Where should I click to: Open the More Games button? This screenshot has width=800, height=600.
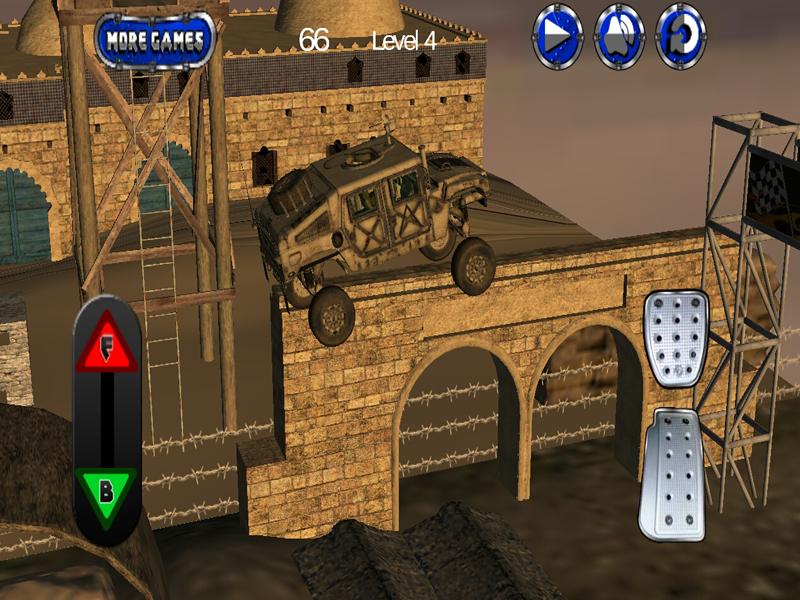155,40
